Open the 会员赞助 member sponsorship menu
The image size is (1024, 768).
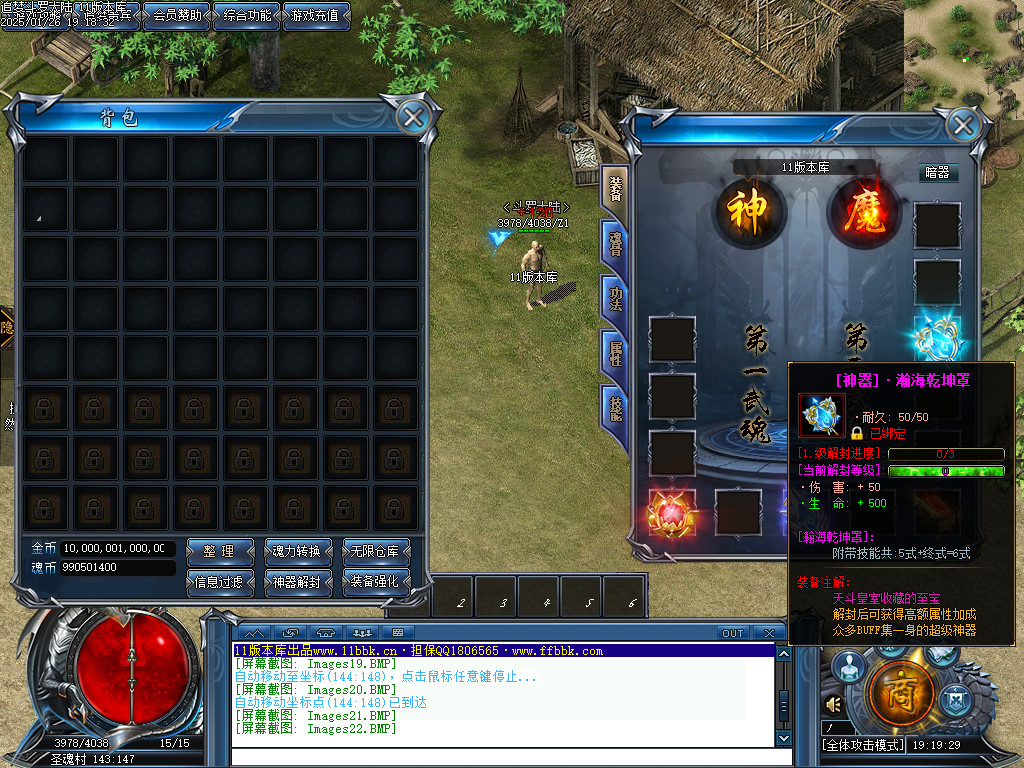point(177,15)
